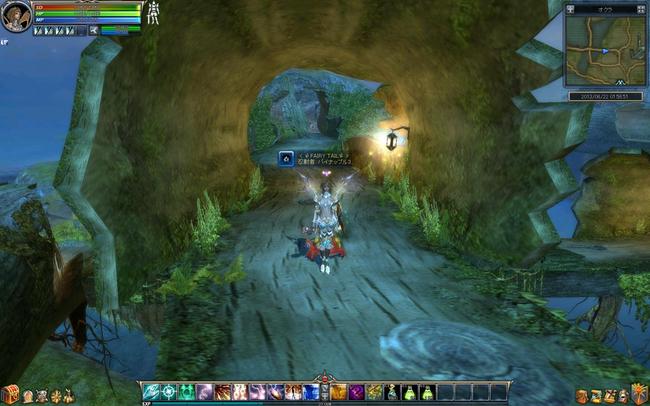Click the minimap's top-right corner button
The width and height of the screenshot is (650, 406).
[x=641, y=8]
